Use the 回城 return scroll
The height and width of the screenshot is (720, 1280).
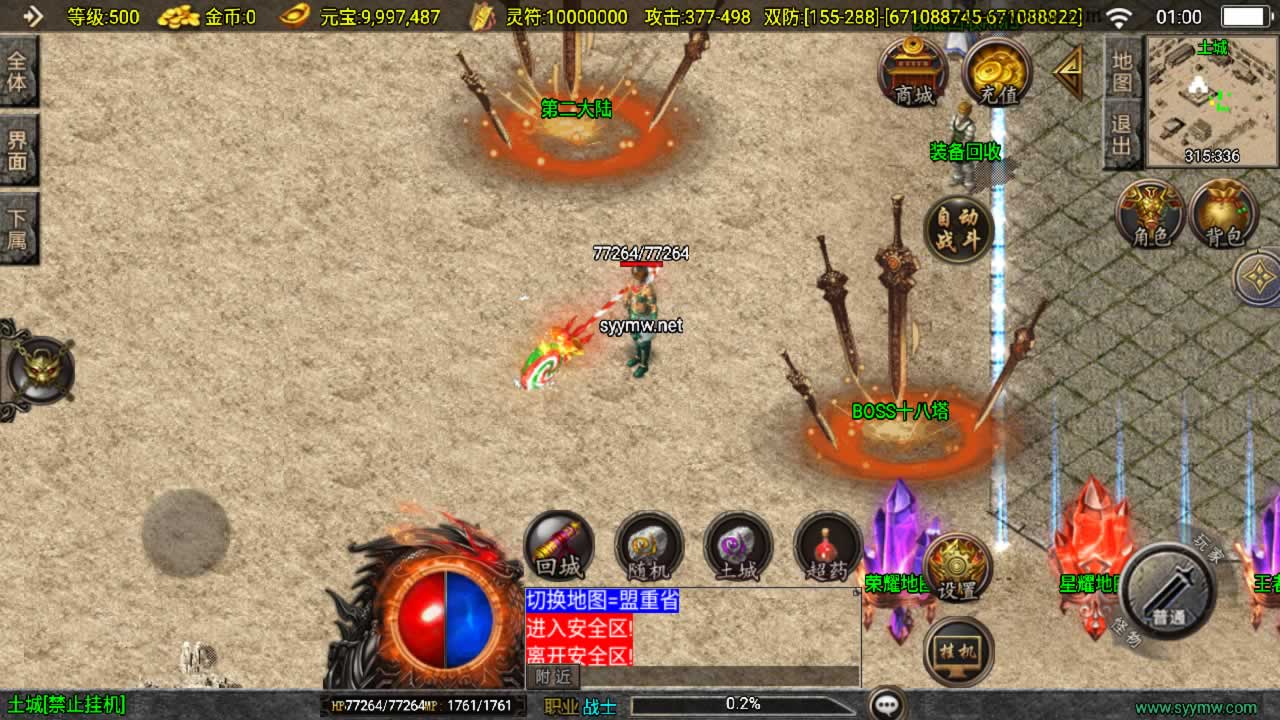tap(559, 547)
